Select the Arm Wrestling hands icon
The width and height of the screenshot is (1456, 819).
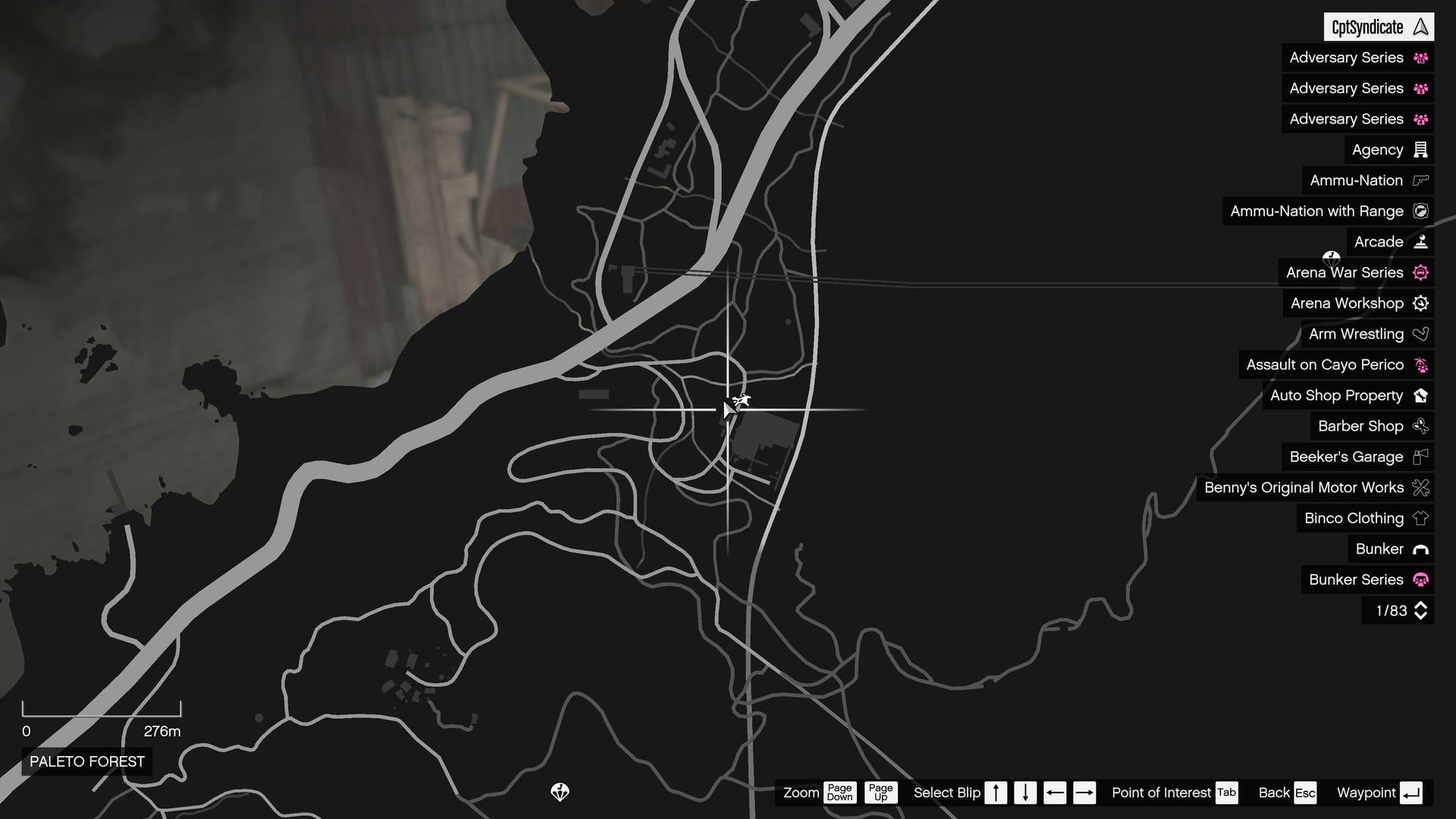point(1420,334)
